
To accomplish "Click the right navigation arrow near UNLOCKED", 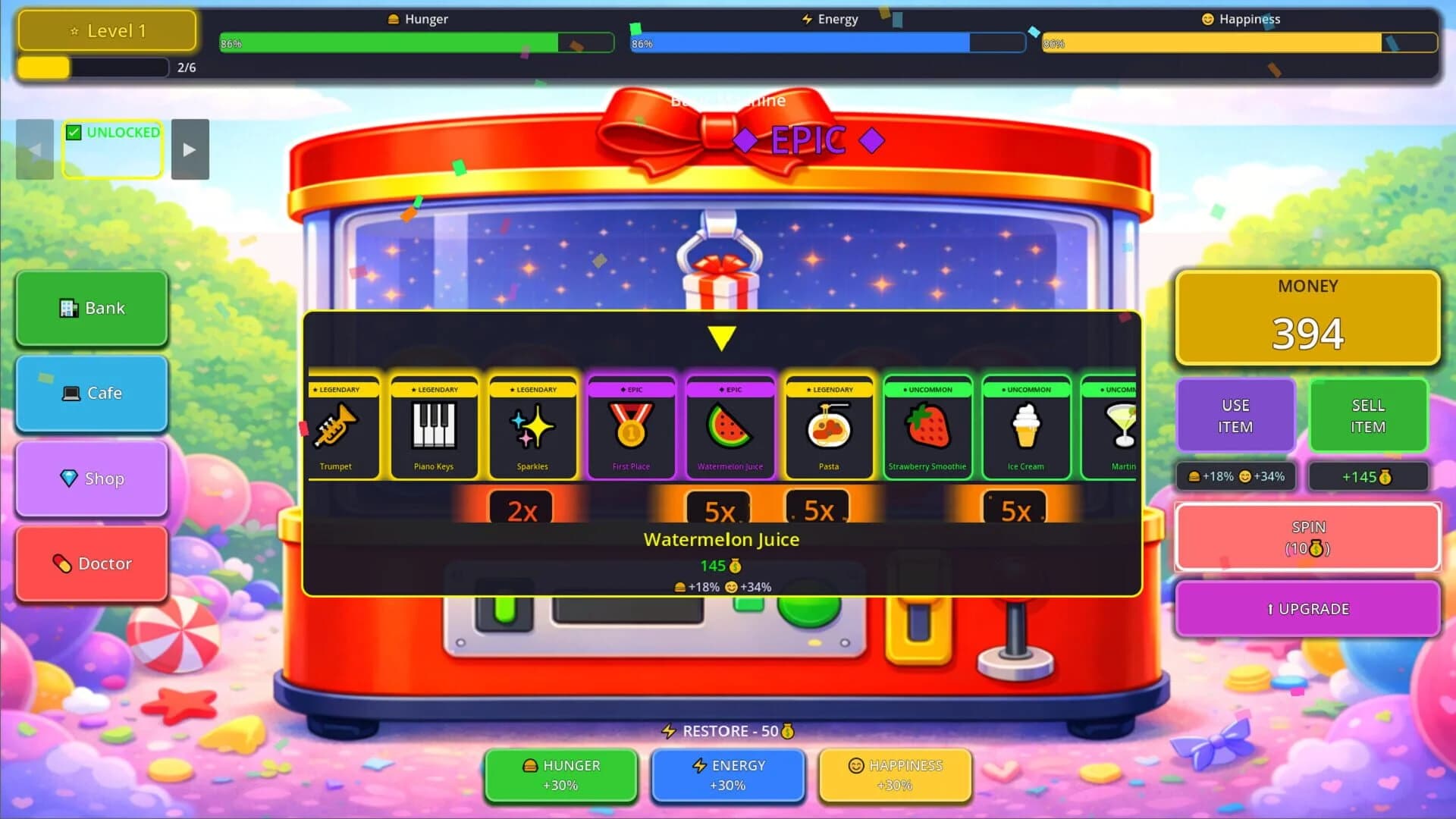I will point(190,149).
